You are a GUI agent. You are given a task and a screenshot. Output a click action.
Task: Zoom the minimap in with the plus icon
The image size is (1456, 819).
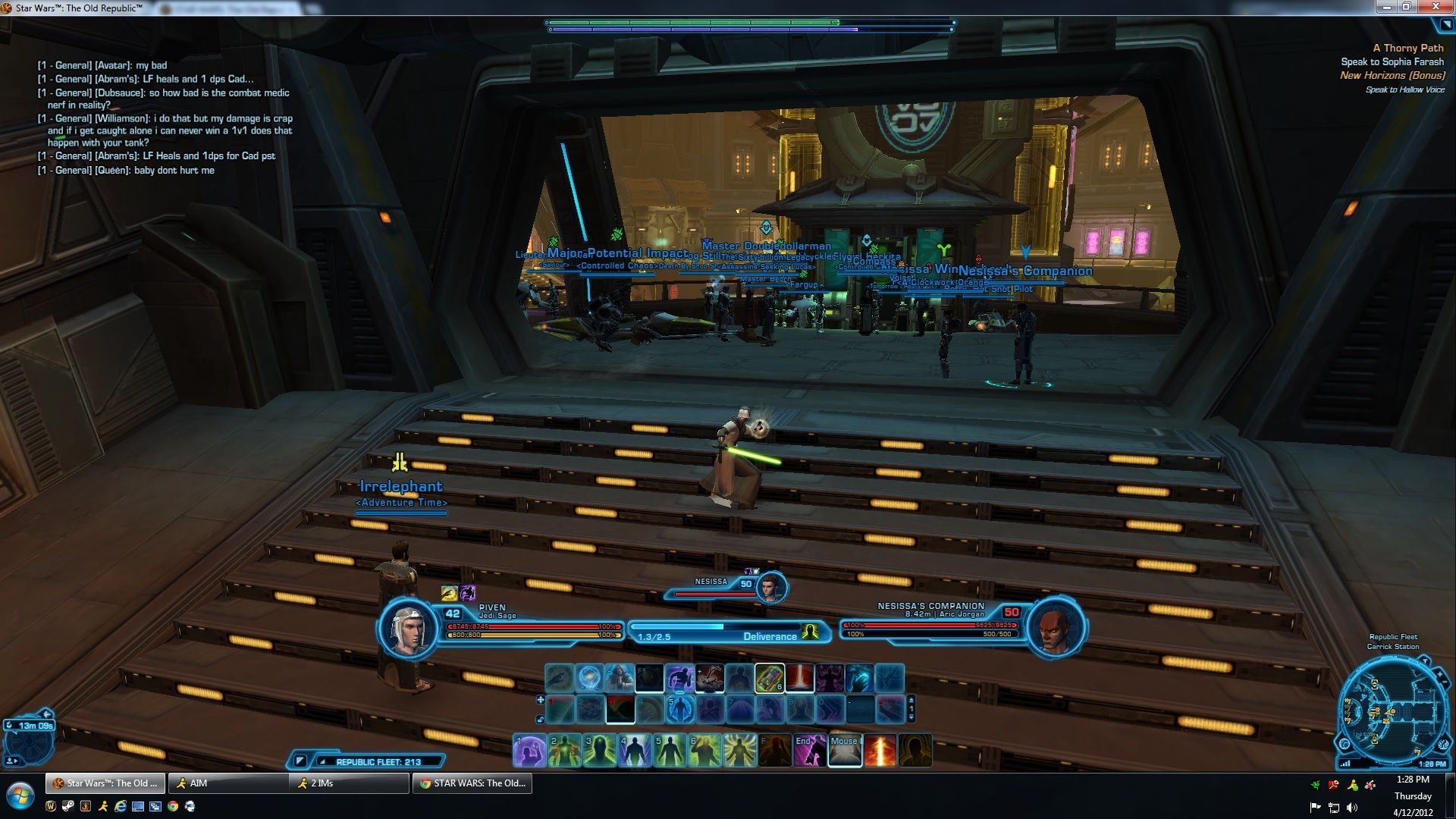[x=1442, y=673]
